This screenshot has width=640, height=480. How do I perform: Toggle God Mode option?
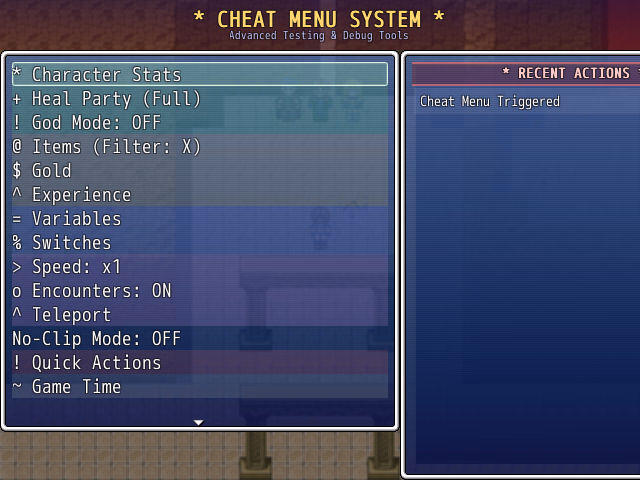pos(199,123)
